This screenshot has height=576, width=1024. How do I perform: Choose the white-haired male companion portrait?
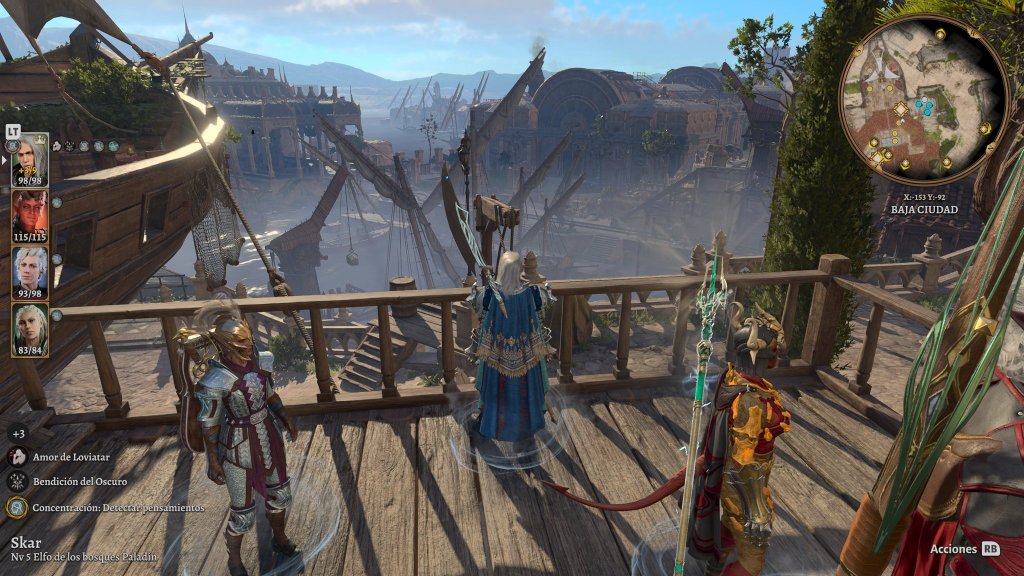click(x=29, y=270)
